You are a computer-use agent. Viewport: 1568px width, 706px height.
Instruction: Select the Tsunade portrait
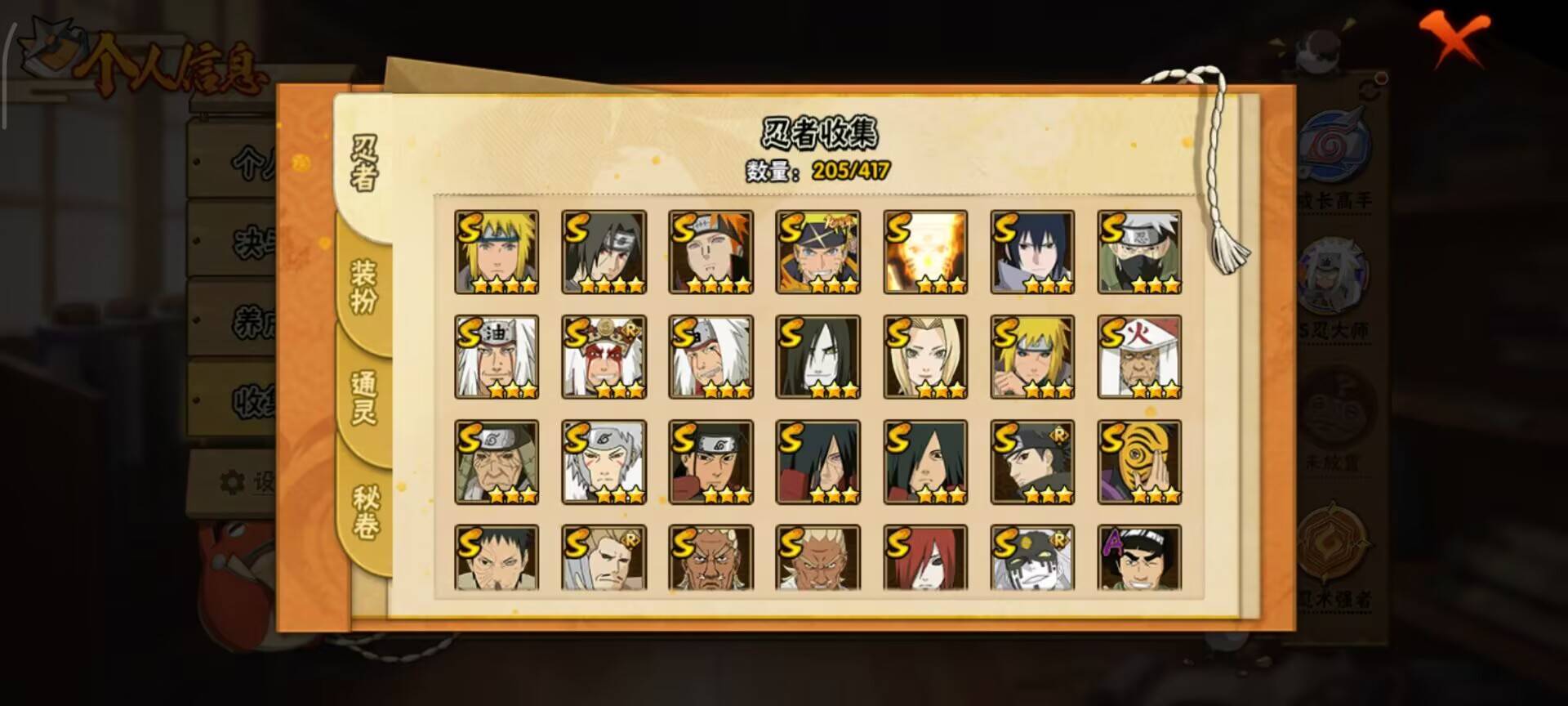[x=924, y=355]
